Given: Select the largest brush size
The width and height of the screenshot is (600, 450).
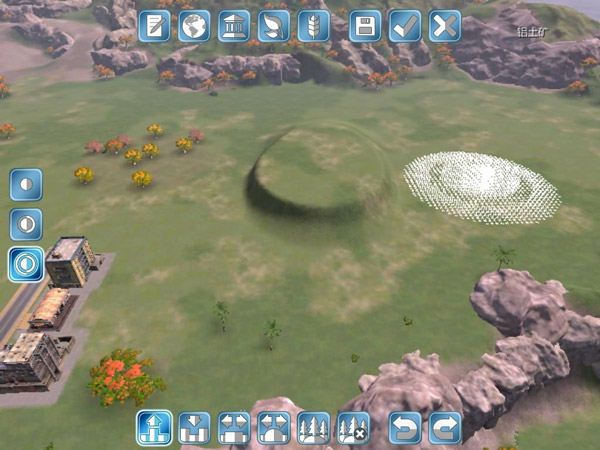Looking at the screenshot, I should tap(26, 264).
